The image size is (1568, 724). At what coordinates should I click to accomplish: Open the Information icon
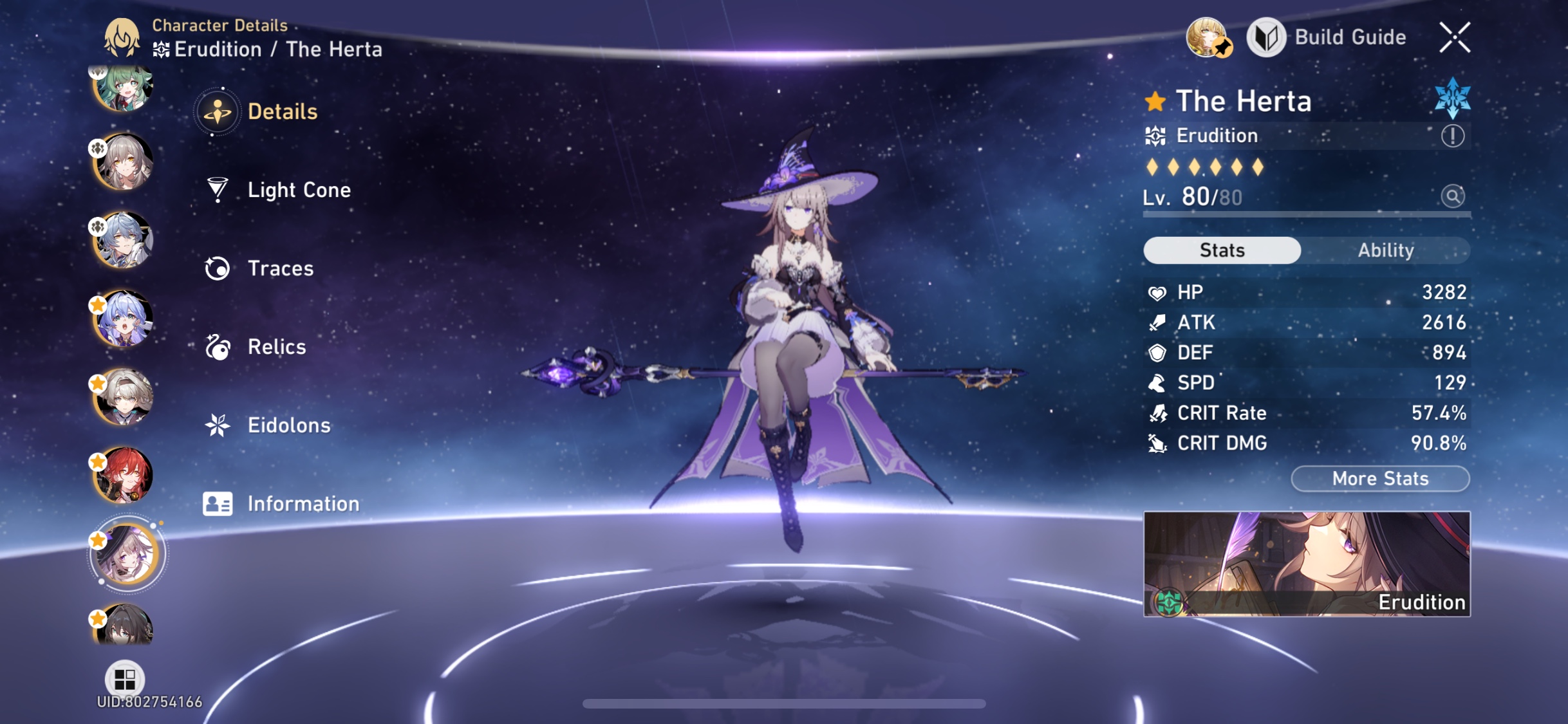(219, 504)
